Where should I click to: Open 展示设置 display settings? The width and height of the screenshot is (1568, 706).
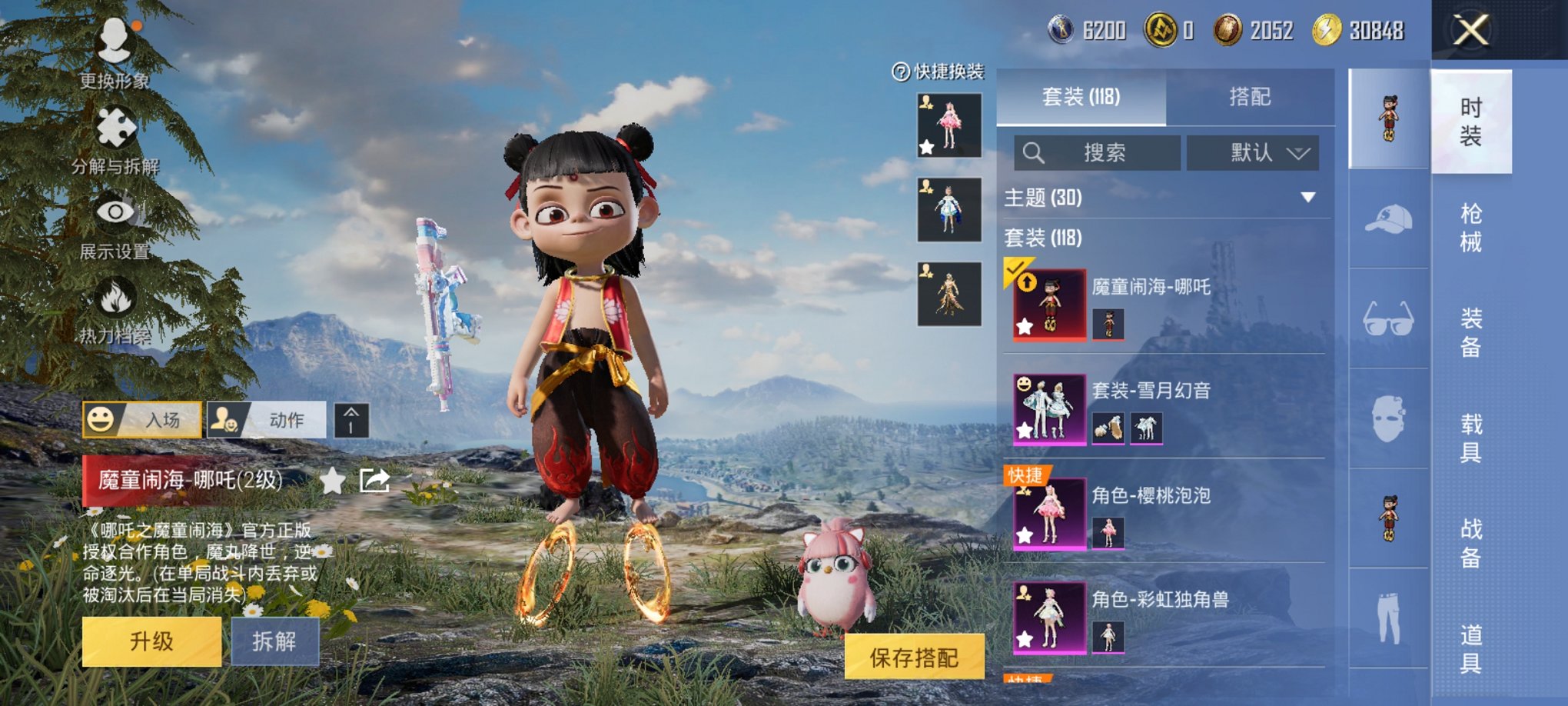[x=115, y=223]
